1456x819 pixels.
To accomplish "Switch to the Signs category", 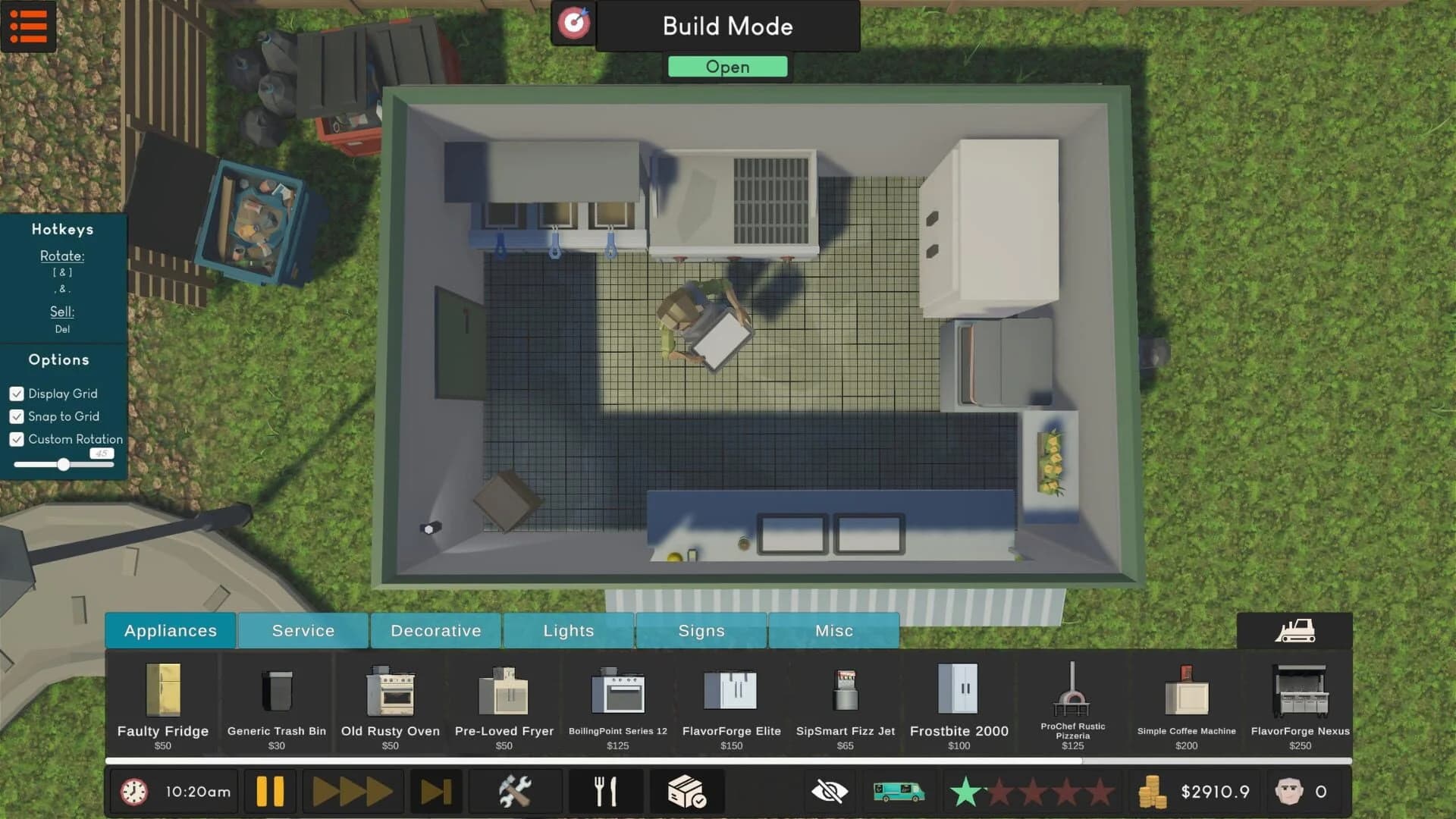I will [x=701, y=630].
